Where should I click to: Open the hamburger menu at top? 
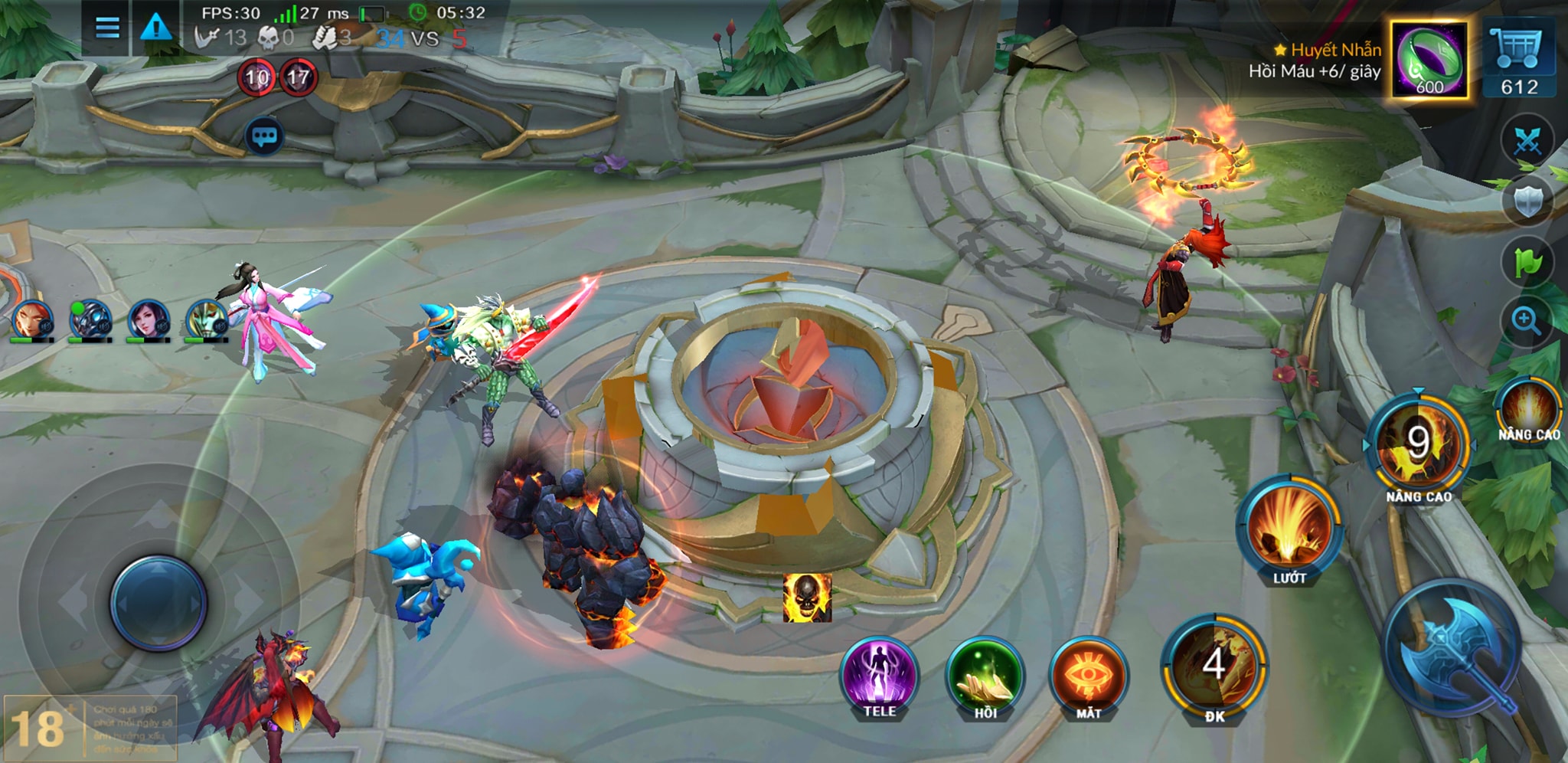107,28
